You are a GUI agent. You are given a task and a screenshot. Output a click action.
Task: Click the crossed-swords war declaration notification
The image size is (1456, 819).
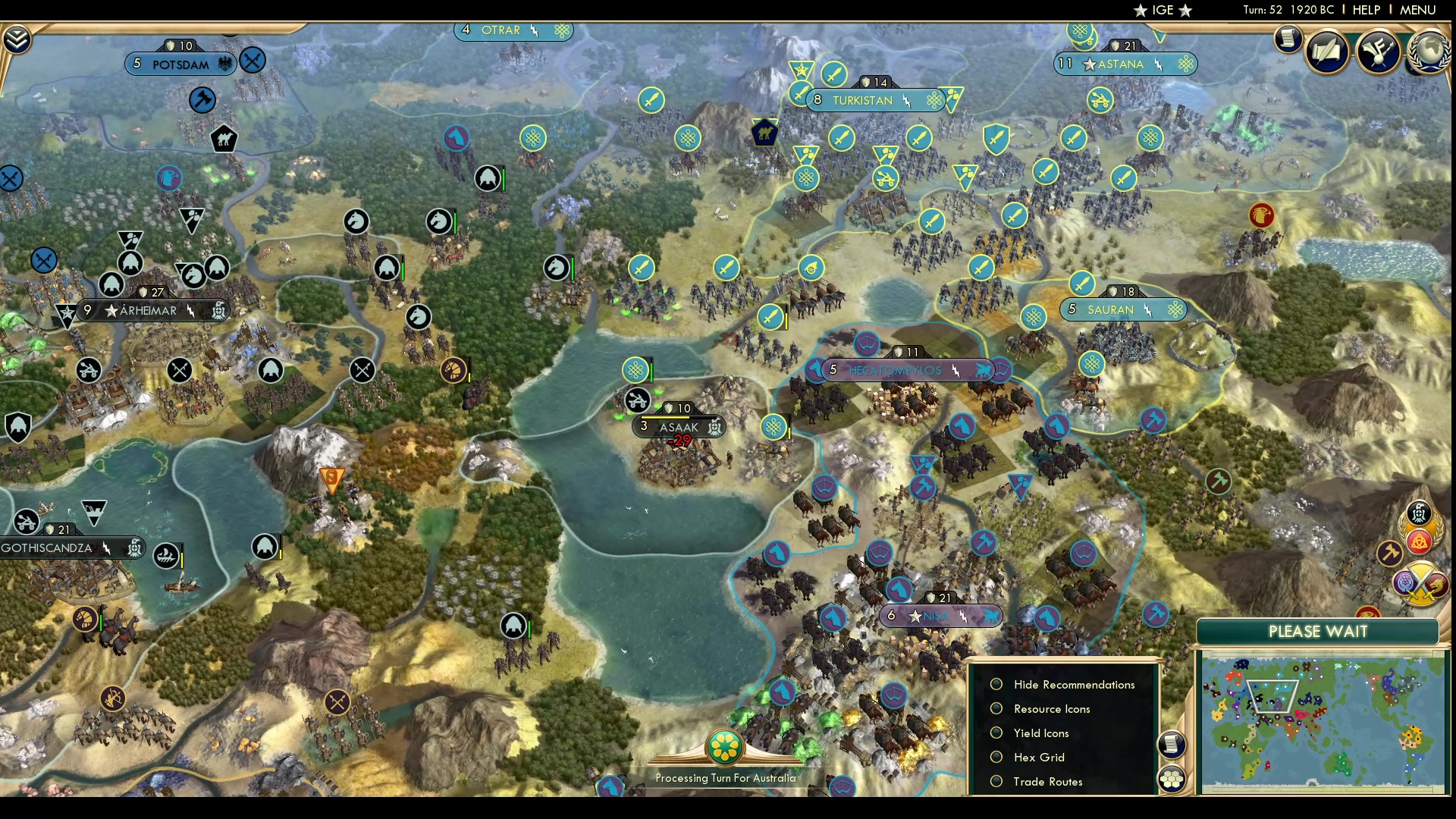(1420, 584)
